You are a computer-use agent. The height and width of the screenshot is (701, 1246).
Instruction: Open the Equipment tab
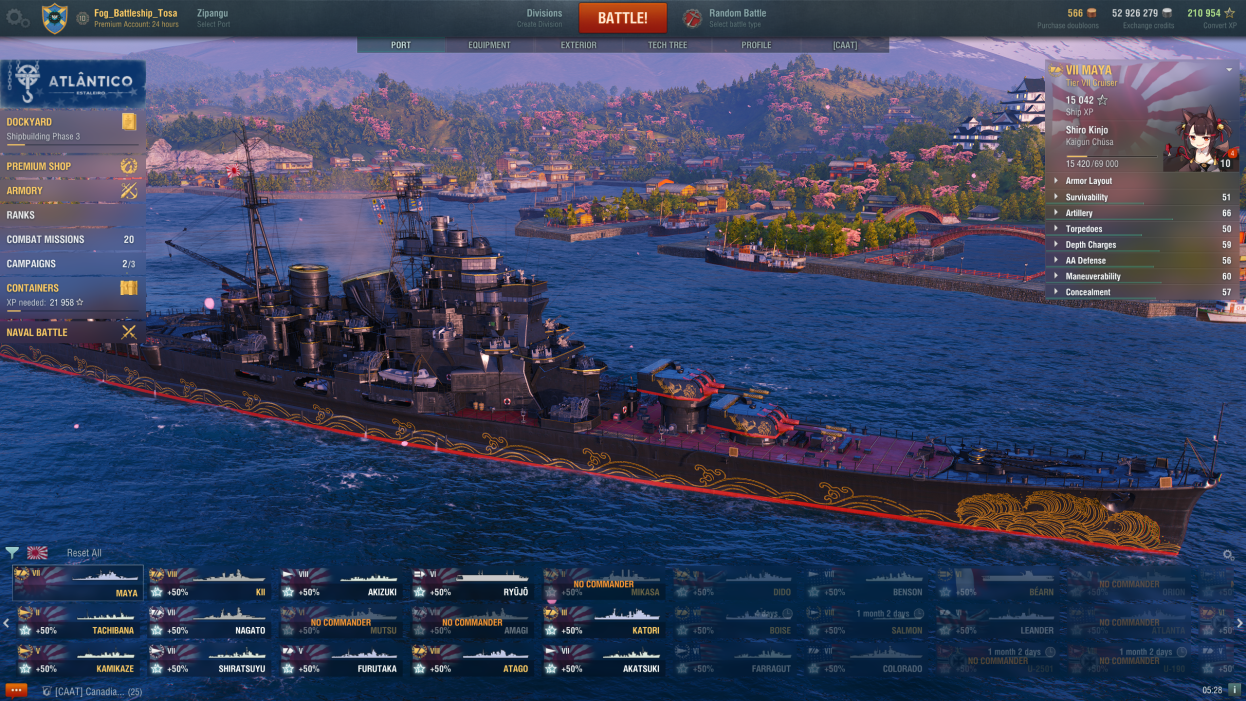point(489,45)
